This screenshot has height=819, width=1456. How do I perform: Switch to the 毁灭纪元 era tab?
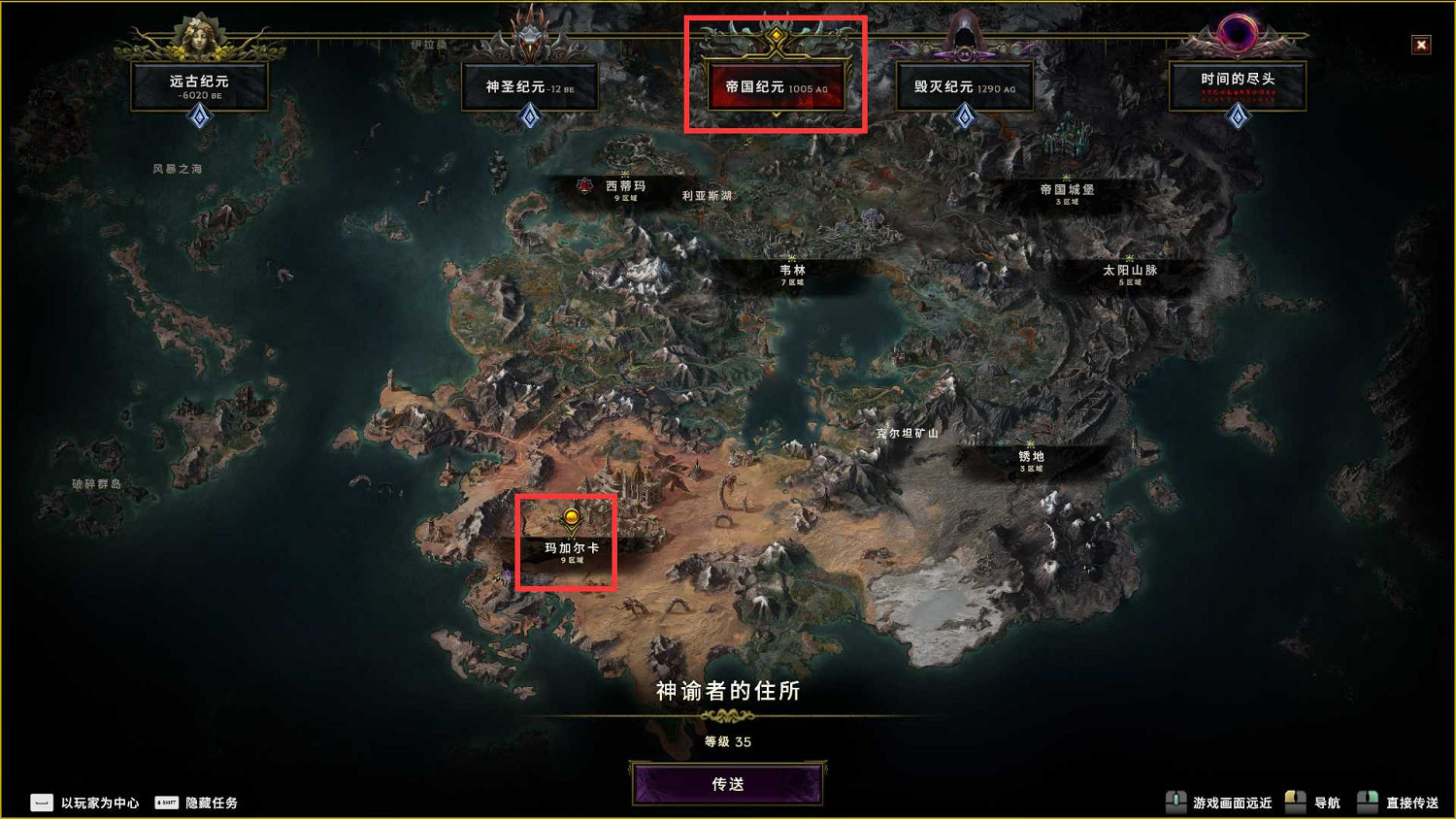click(x=965, y=86)
